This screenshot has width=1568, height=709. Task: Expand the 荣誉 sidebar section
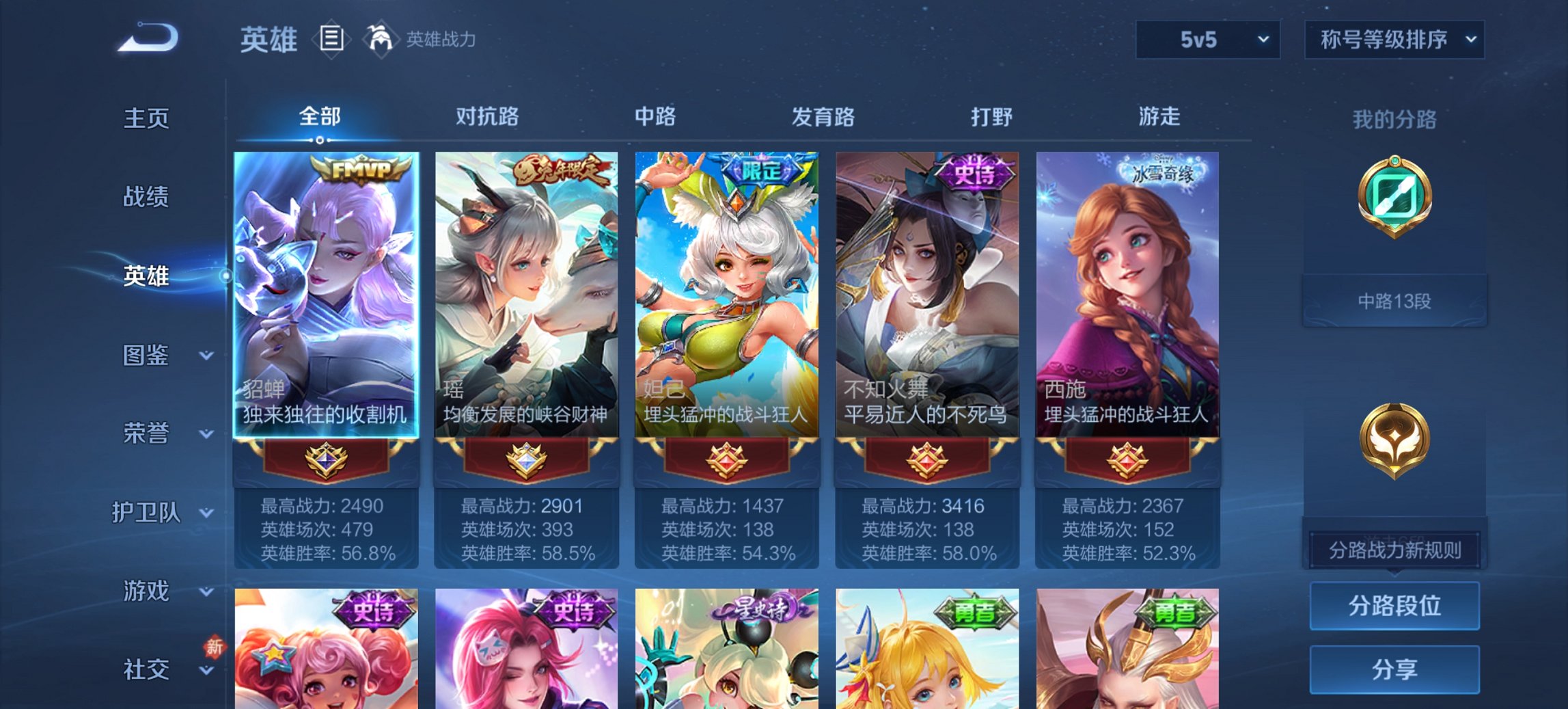pyautogui.click(x=147, y=433)
